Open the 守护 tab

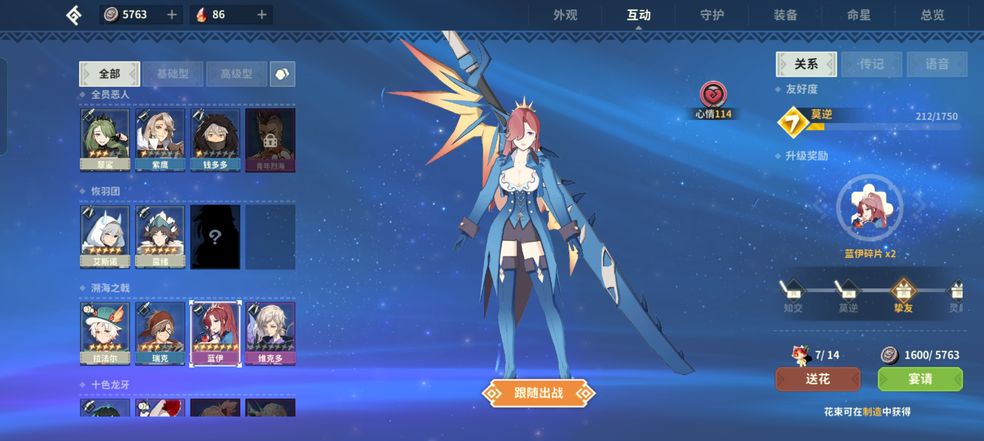pos(714,15)
